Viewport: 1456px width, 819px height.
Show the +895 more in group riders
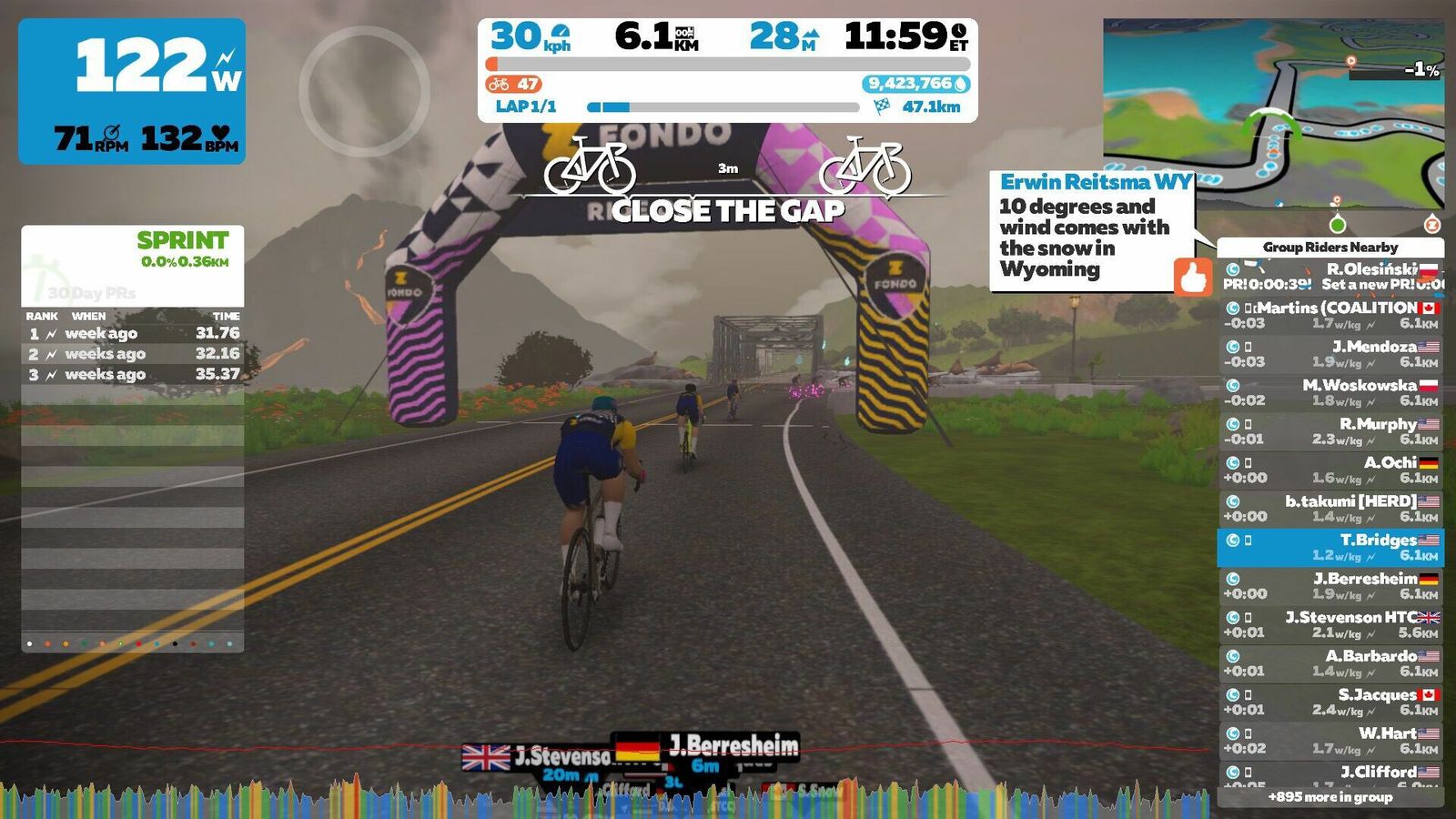click(x=1330, y=797)
